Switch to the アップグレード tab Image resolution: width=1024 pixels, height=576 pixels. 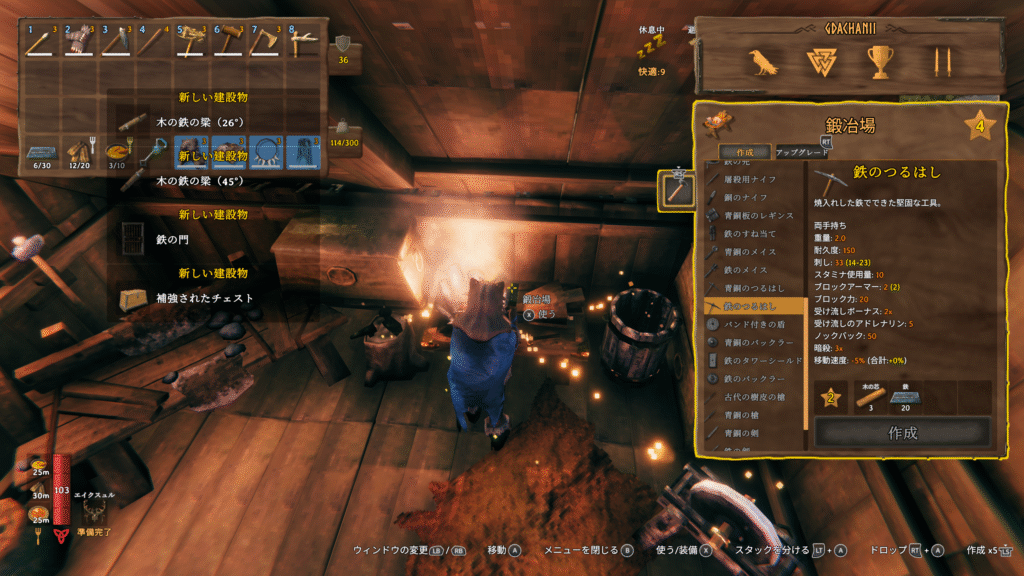pos(803,153)
